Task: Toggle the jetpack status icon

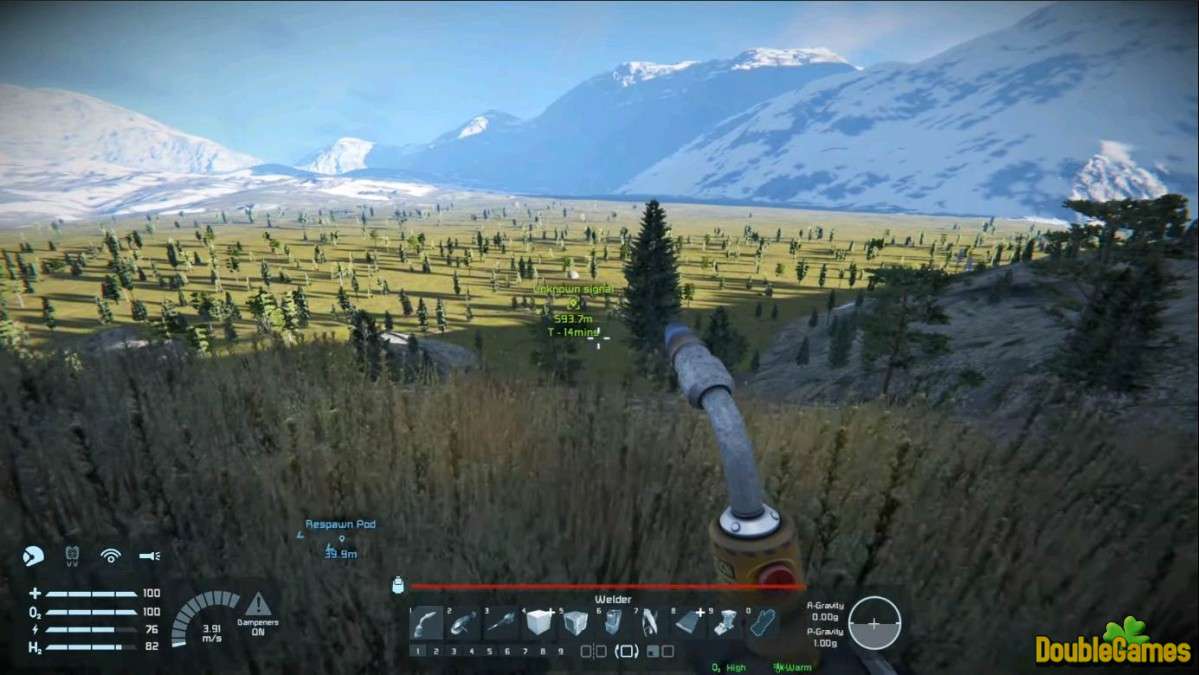Action: 72,555
